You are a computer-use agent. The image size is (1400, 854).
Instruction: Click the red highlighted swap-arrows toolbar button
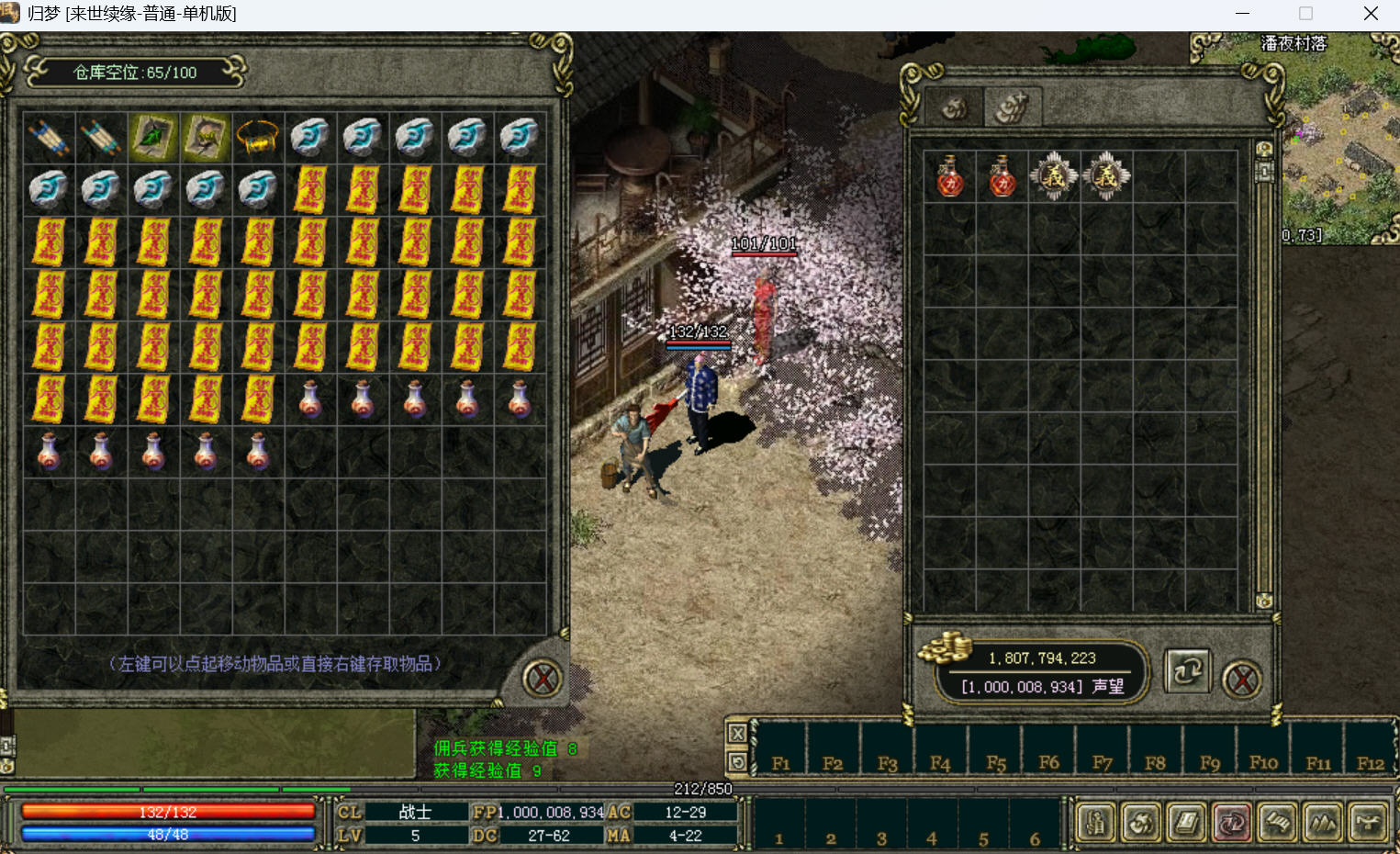click(x=1232, y=823)
